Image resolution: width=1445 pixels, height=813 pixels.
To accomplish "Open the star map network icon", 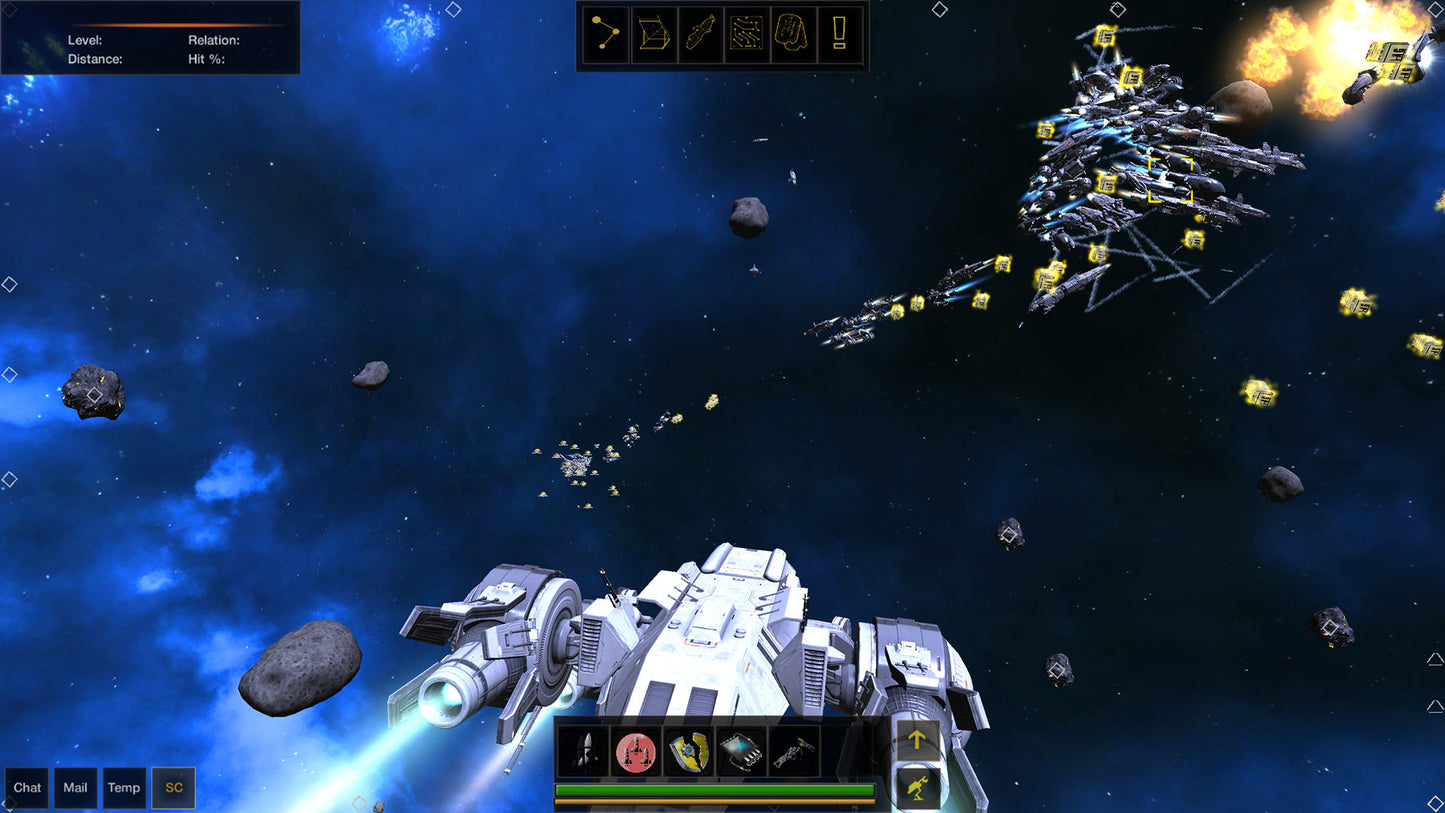I will 605,33.
